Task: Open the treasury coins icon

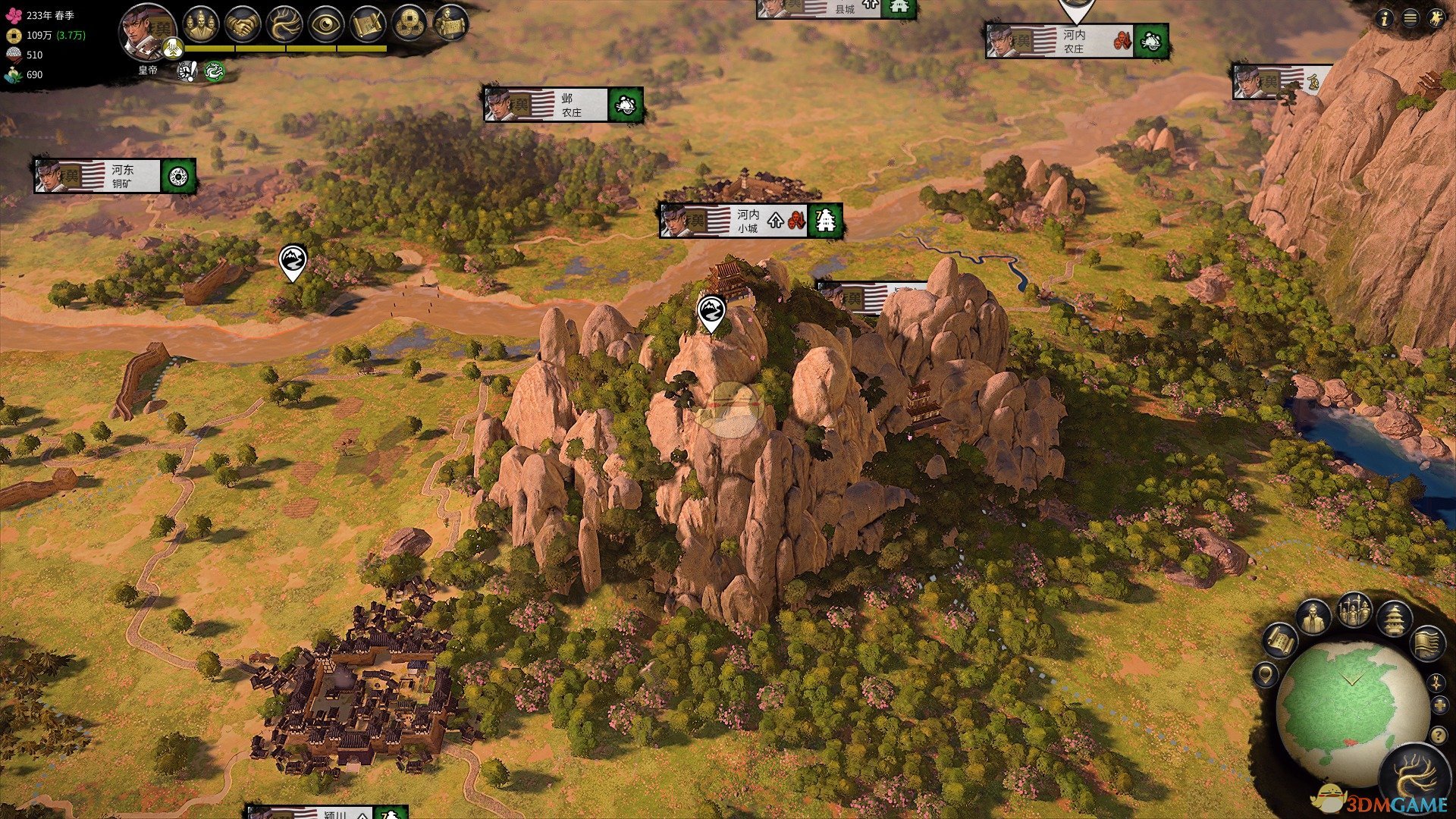Action: click(409, 24)
